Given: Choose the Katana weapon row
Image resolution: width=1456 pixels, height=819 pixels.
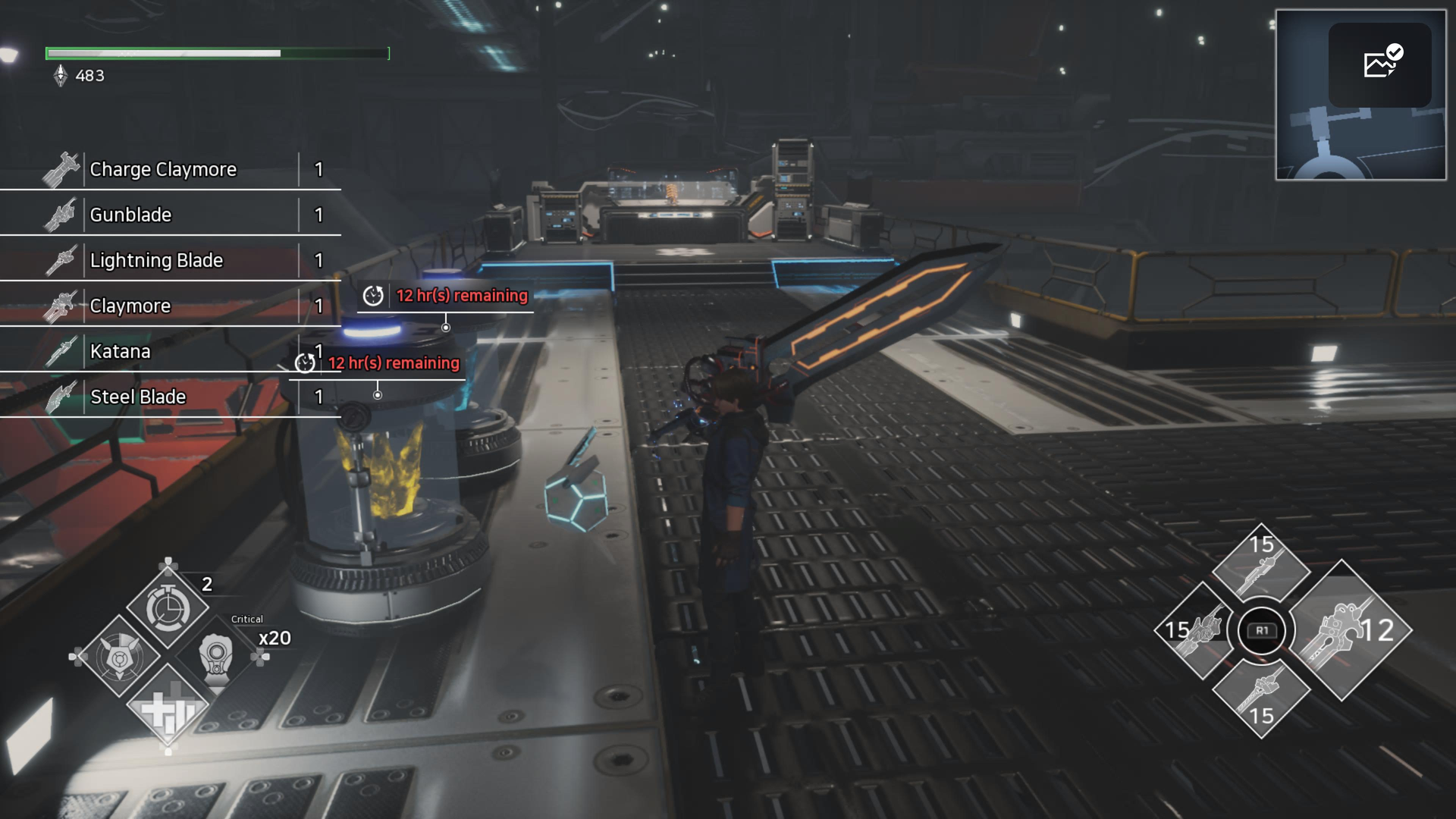Looking at the screenshot, I should (171, 351).
